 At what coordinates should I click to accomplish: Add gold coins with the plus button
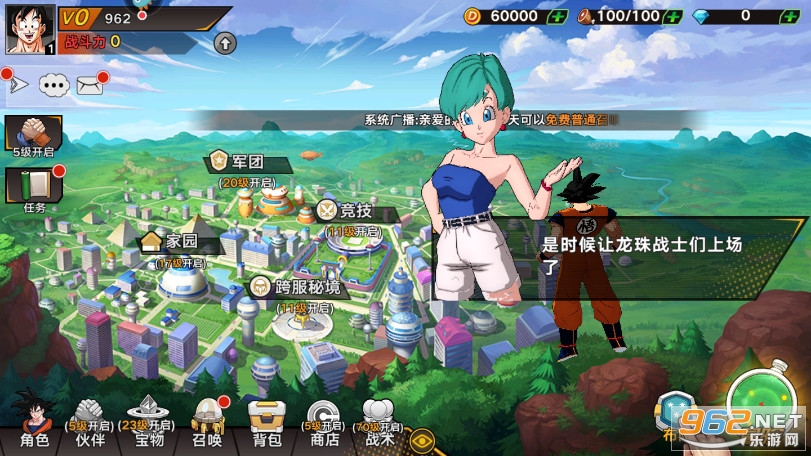[557, 16]
